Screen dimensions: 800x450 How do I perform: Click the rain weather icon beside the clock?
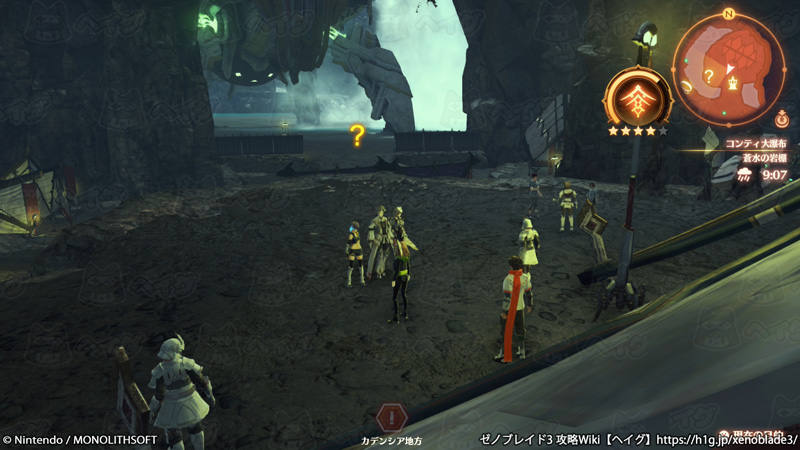[x=743, y=174]
